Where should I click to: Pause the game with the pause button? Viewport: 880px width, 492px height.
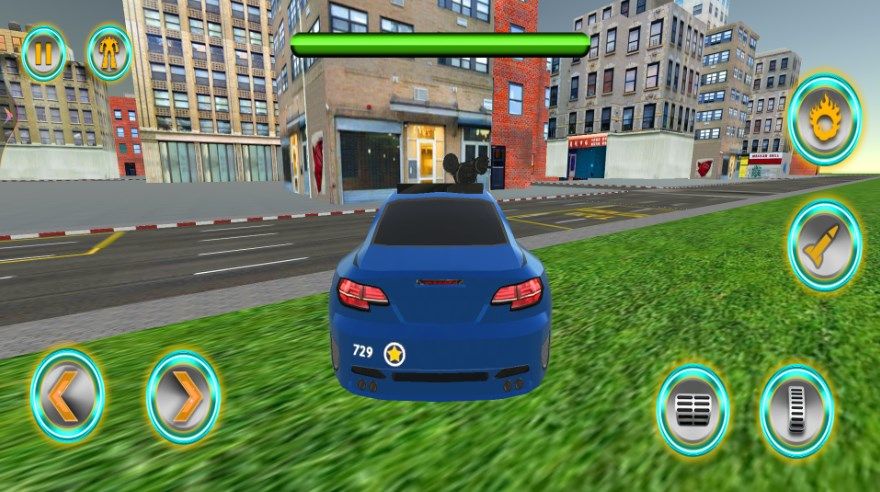coord(43,53)
